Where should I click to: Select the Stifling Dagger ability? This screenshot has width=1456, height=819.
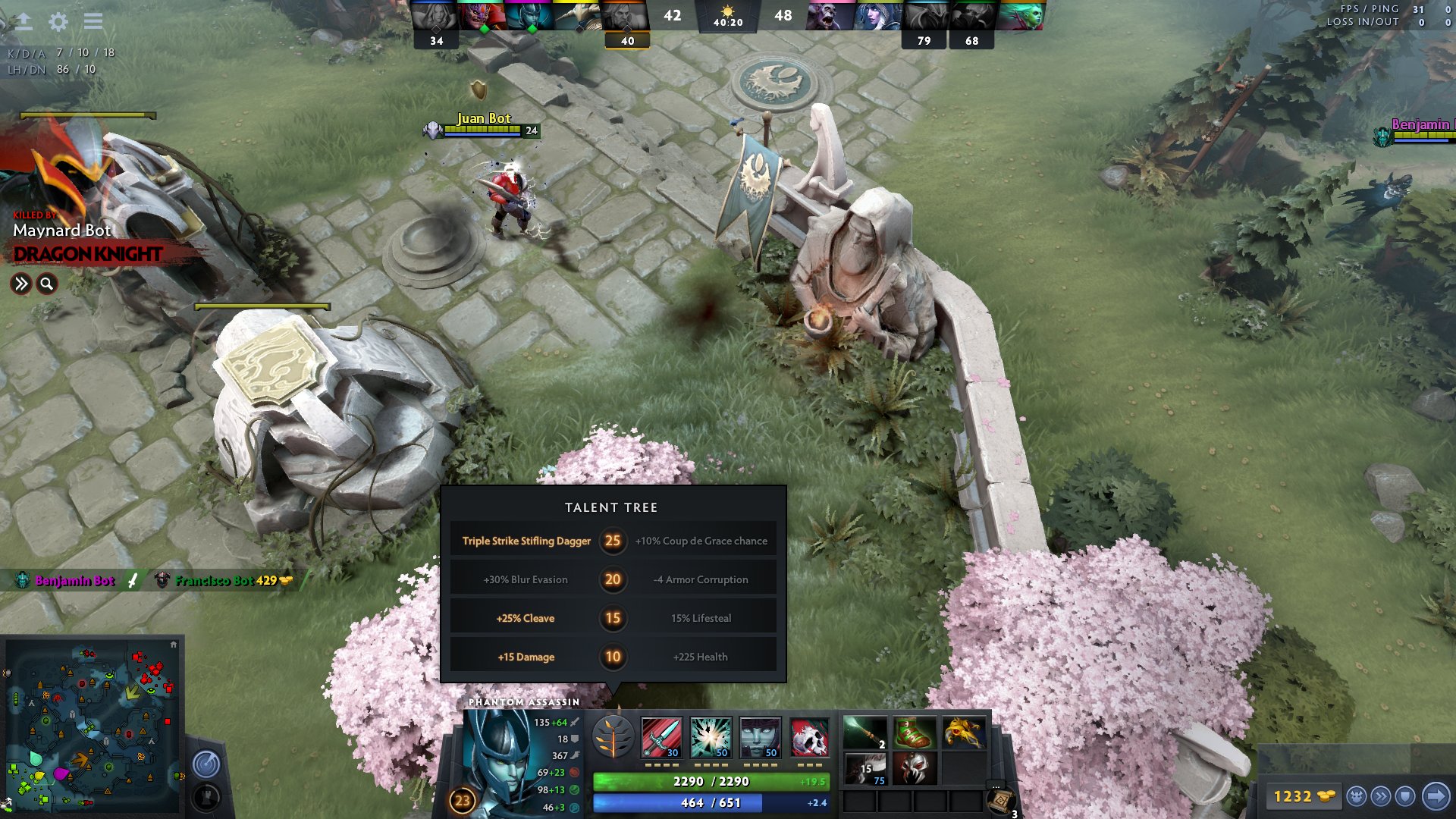(x=661, y=737)
